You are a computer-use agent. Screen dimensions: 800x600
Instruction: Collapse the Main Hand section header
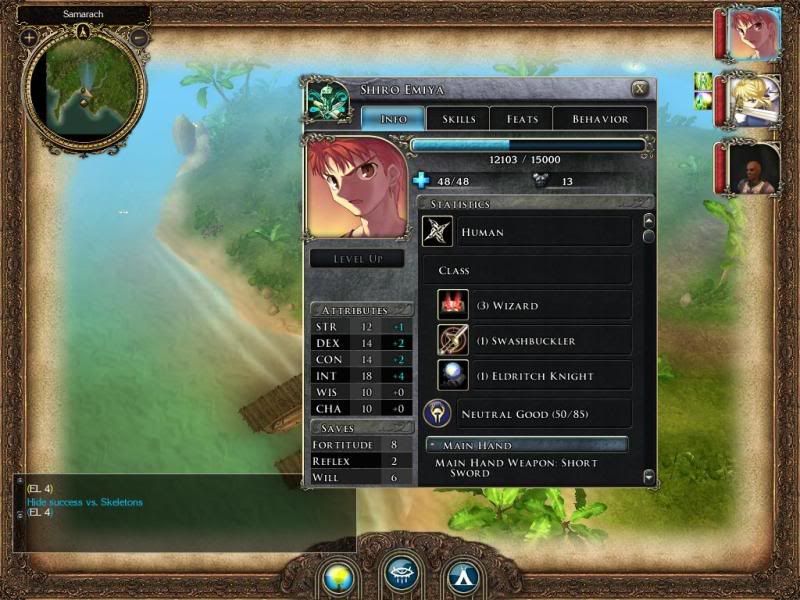(x=527, y=445)
